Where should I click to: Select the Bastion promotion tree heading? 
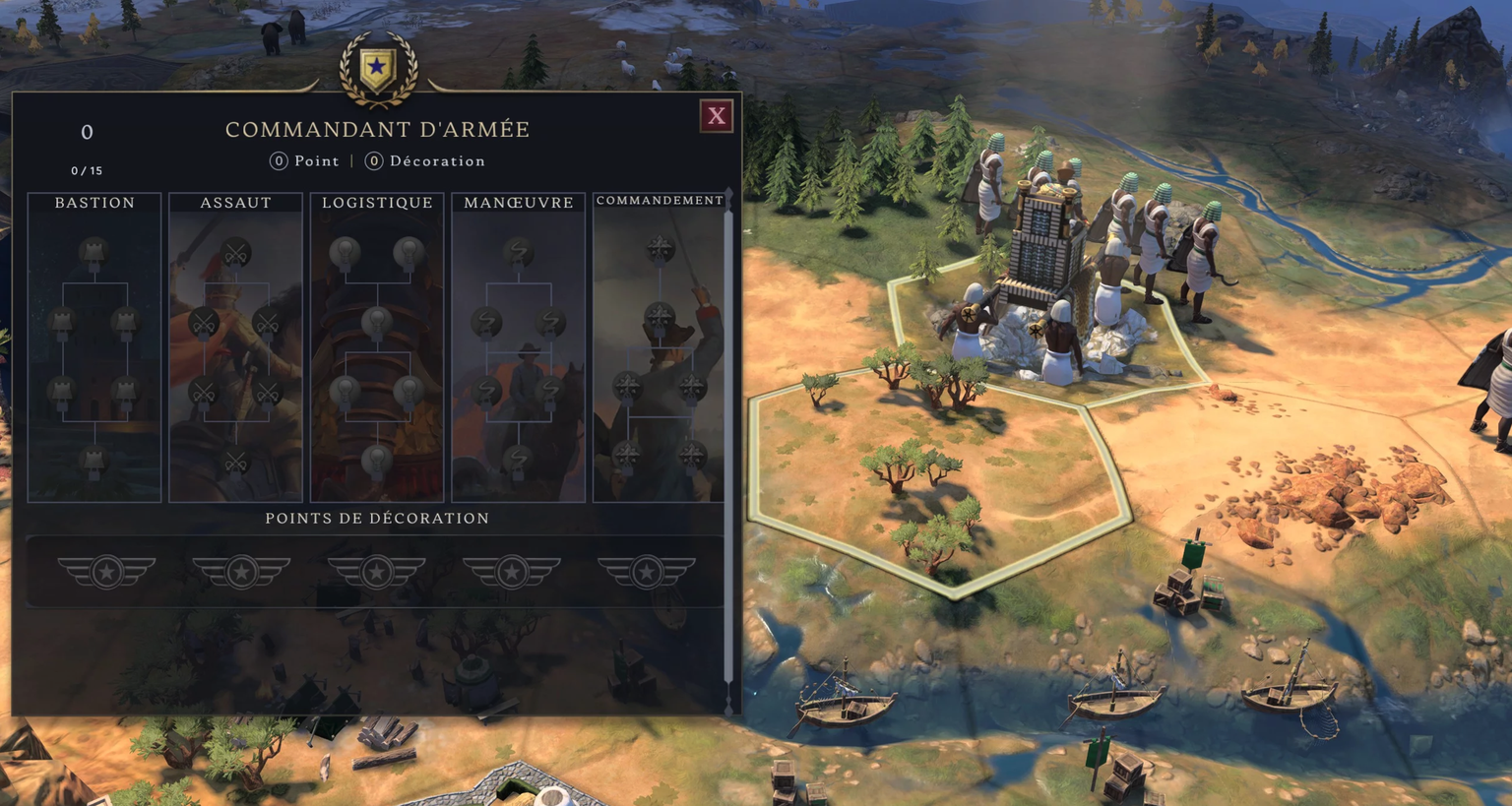(x=94, y=203)
